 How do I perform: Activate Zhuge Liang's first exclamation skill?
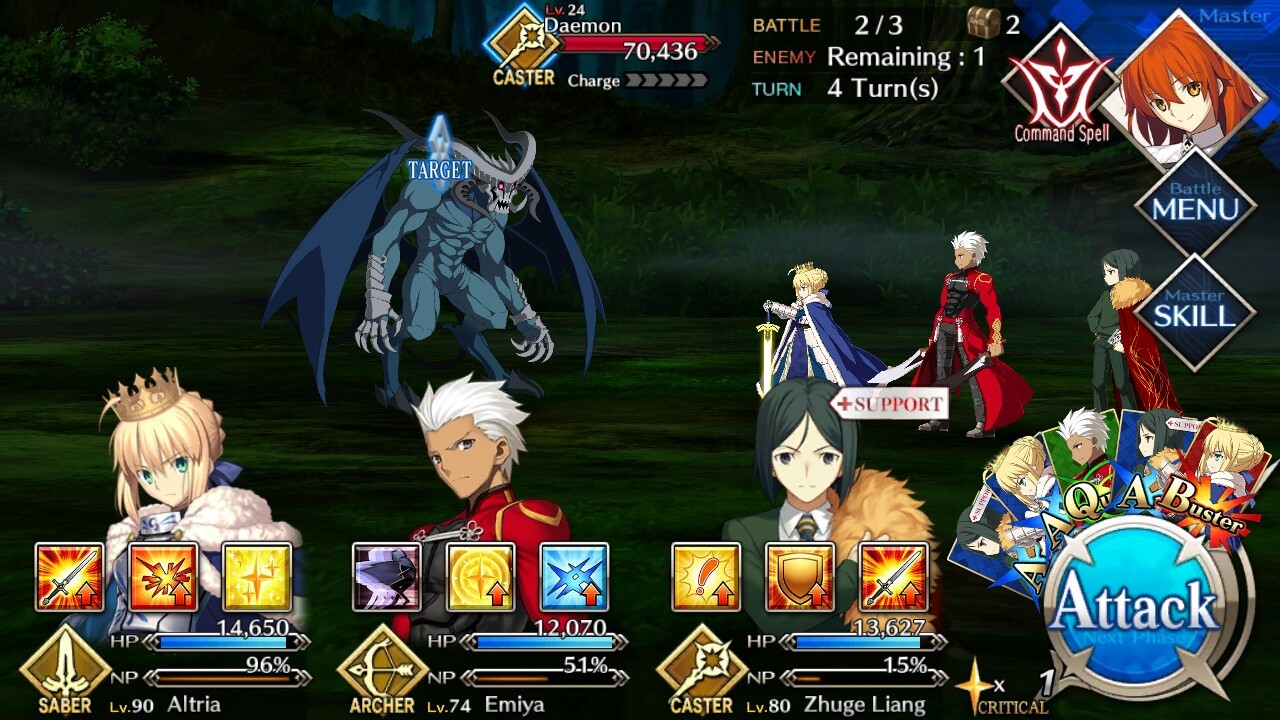(x=706, y=577)
